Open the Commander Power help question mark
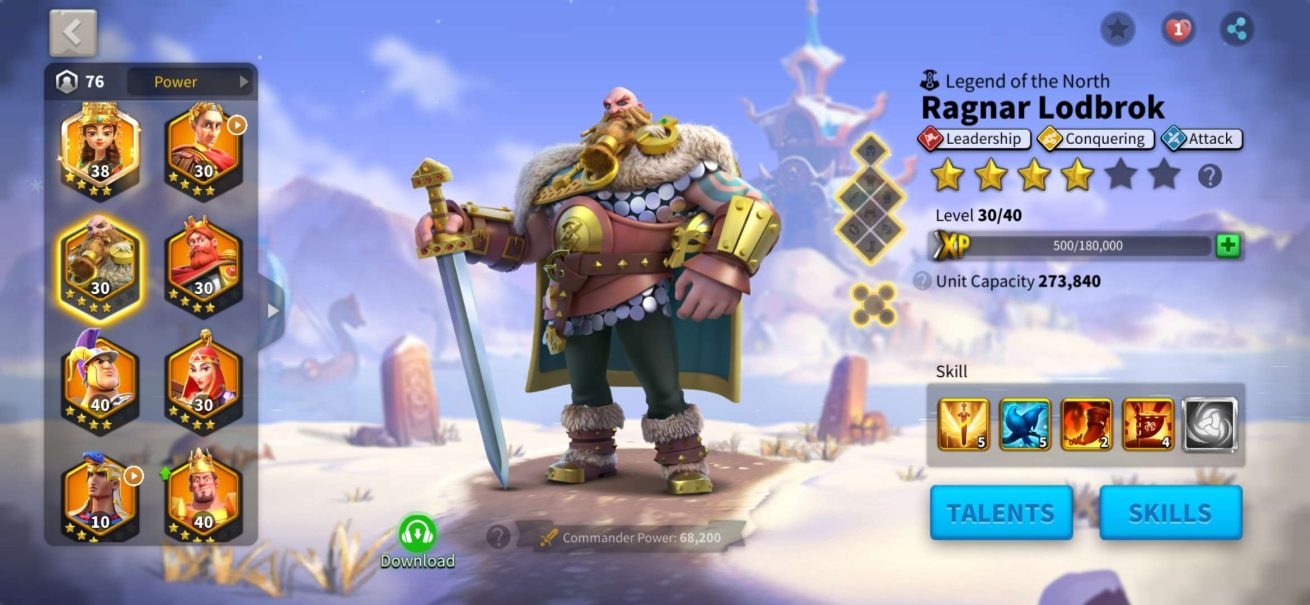The image size is (1310, 605). (x=498, y=537)
